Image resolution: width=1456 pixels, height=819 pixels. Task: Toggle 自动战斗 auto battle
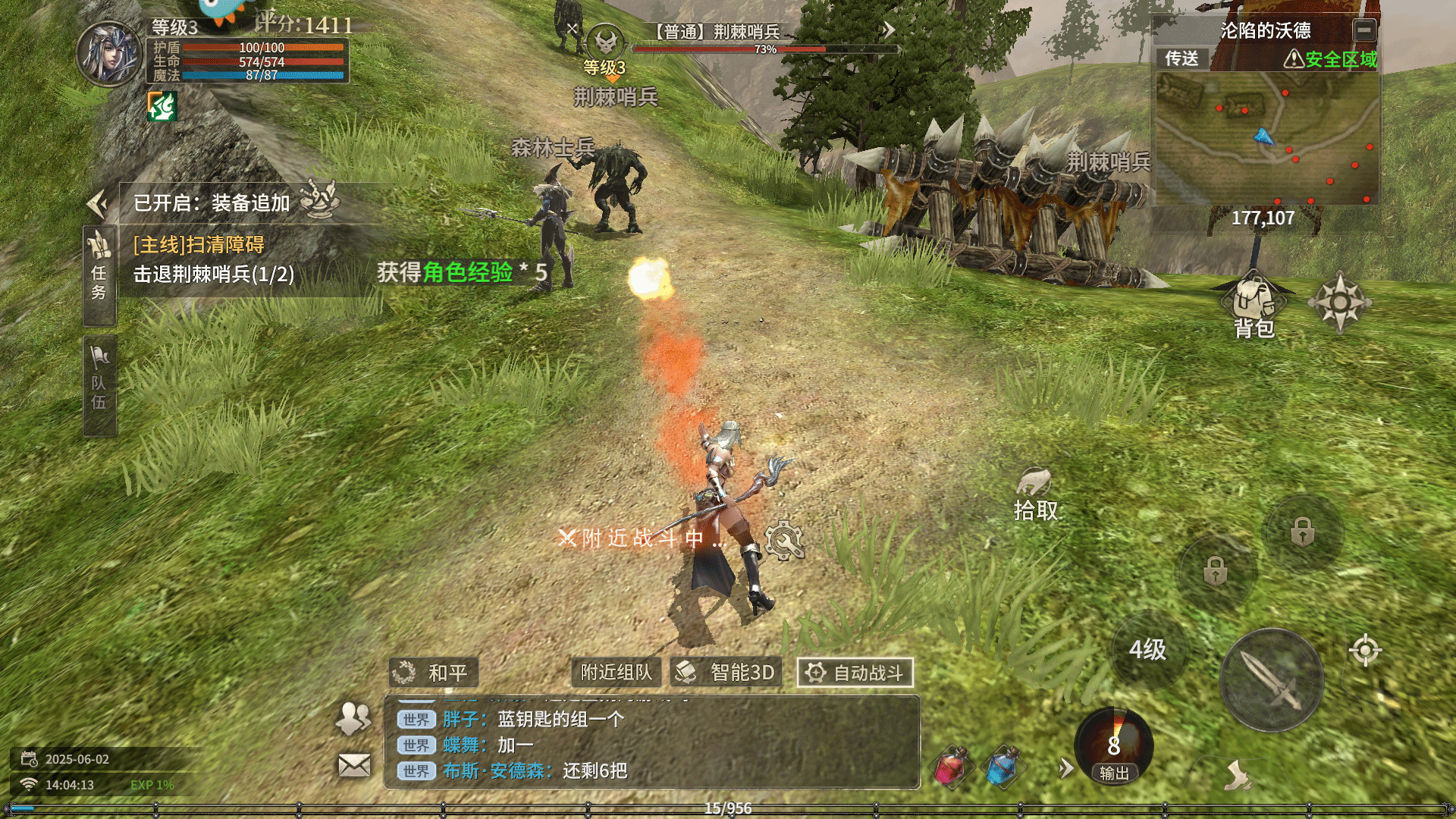[855, 673]
